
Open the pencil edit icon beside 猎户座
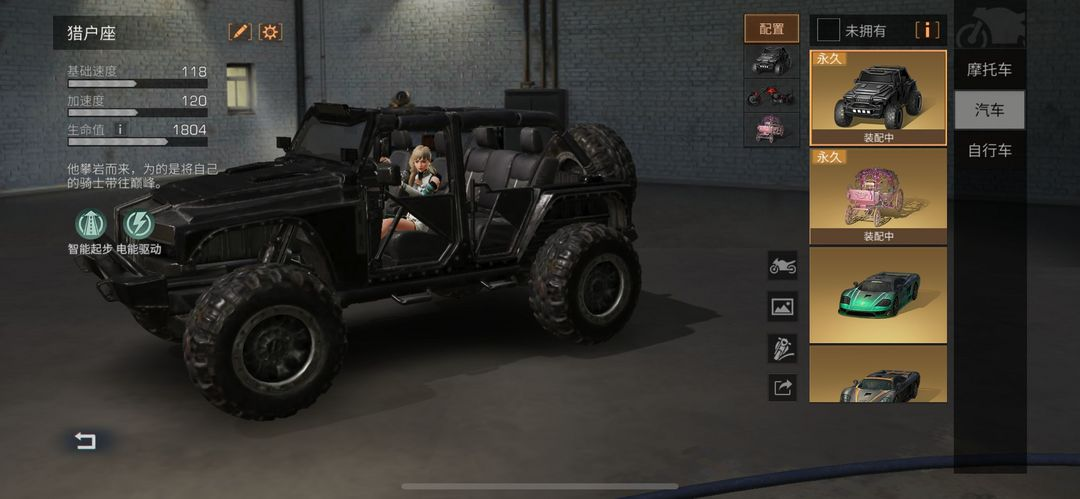coord(240,32)
